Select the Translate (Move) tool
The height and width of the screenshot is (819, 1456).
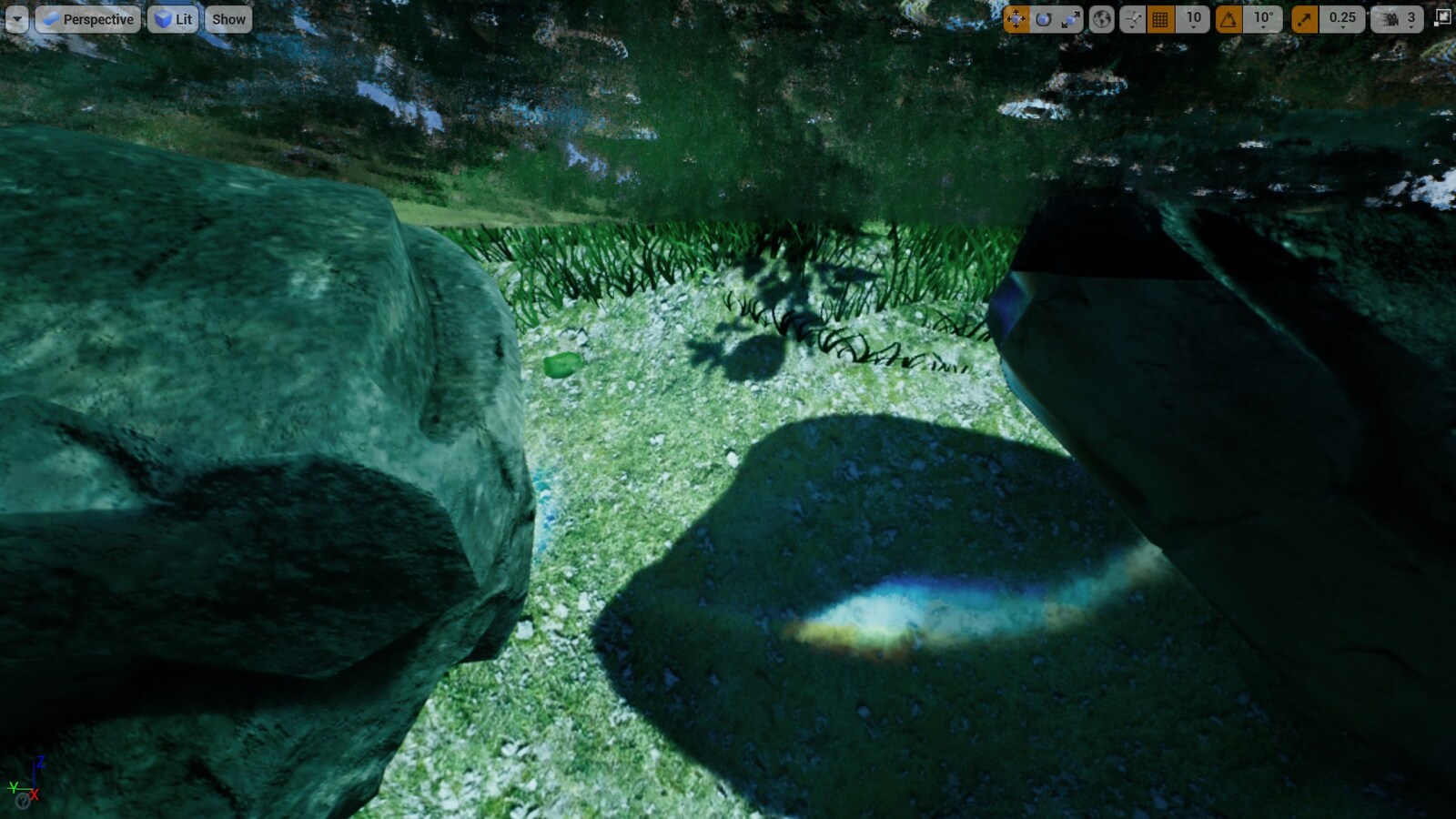point(1016,18)
